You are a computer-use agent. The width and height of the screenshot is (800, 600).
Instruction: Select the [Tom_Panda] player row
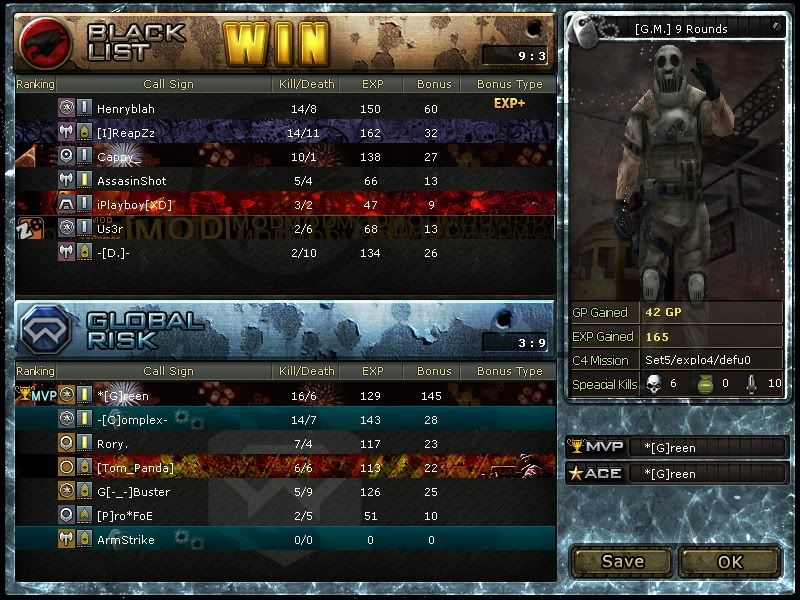point(285,468)
